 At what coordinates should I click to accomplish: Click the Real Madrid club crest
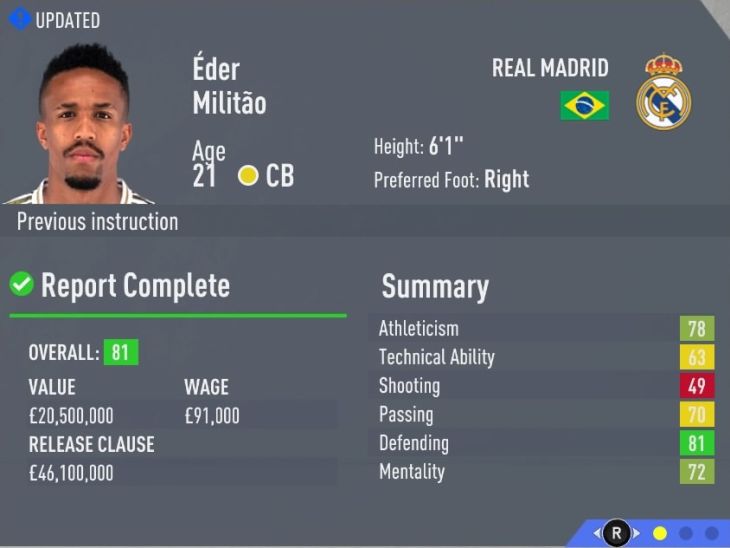[663, 93]
